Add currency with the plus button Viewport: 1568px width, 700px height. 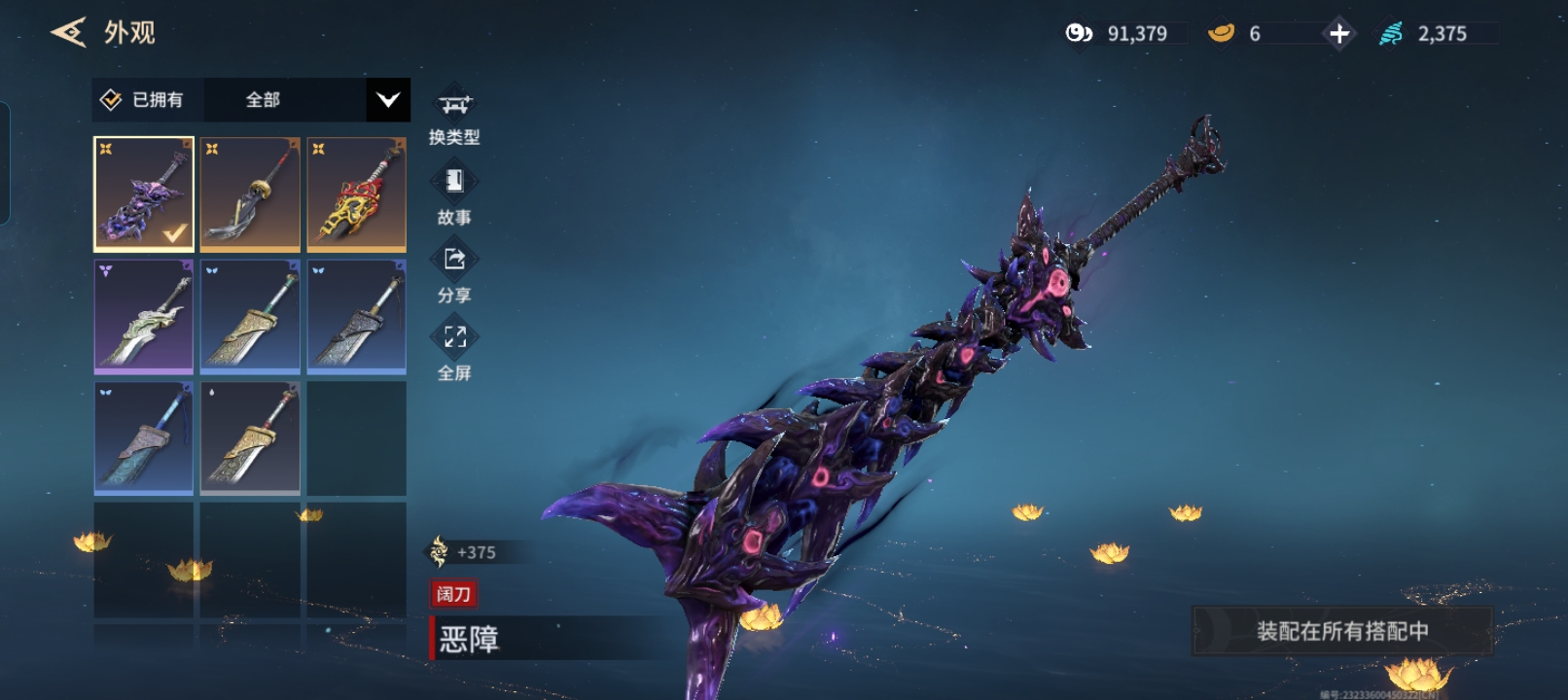1338,34
